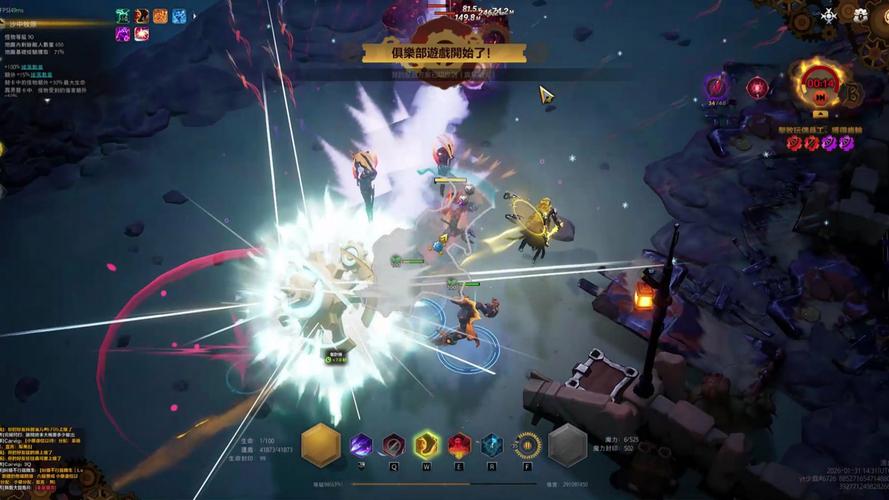This screenshot has height=500, width=889.
Task: Open the white bag icon at top right
Action: pyautogui.click(x=860, y=14)
